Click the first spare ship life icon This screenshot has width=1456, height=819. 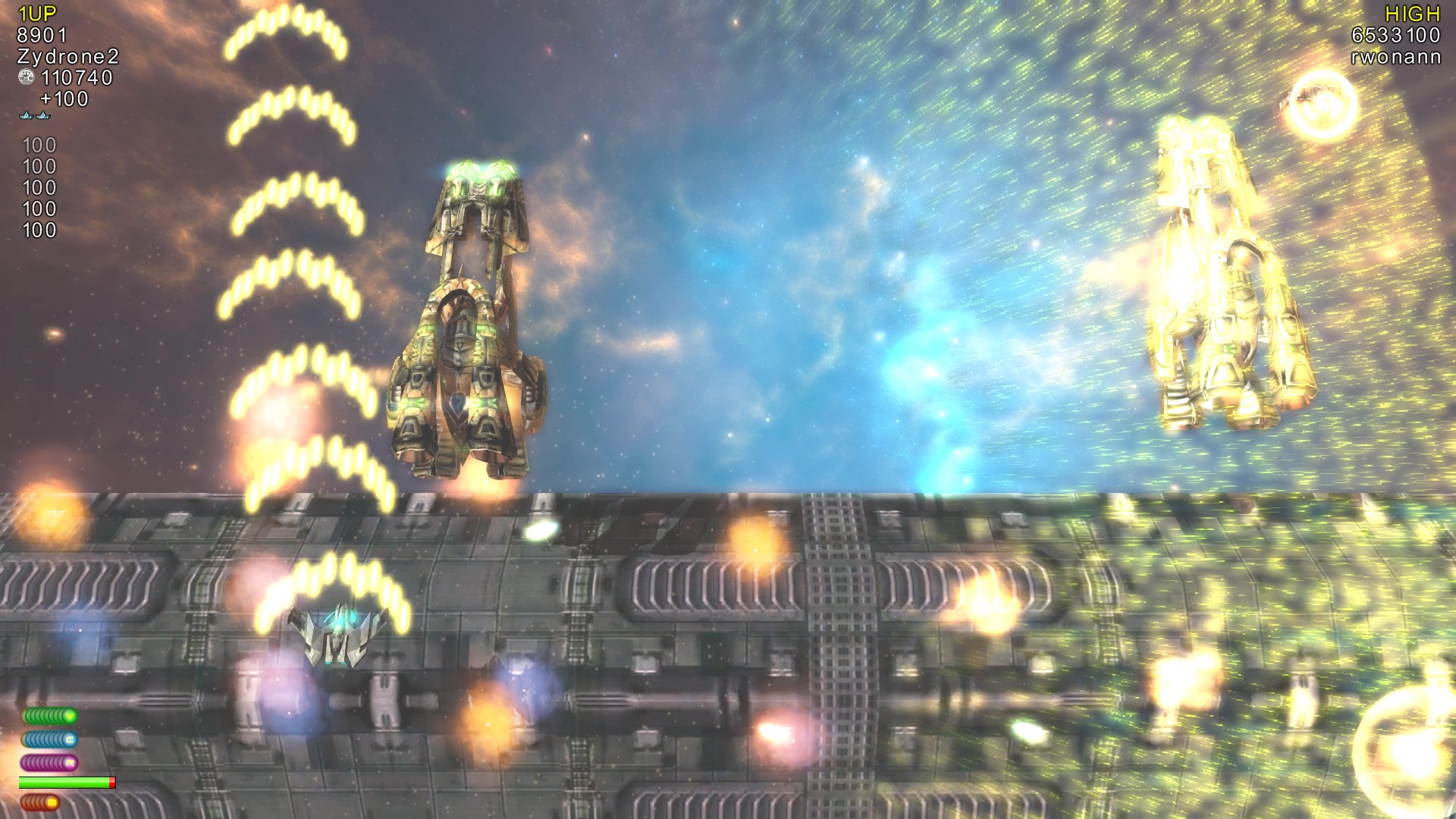point(27,116)
